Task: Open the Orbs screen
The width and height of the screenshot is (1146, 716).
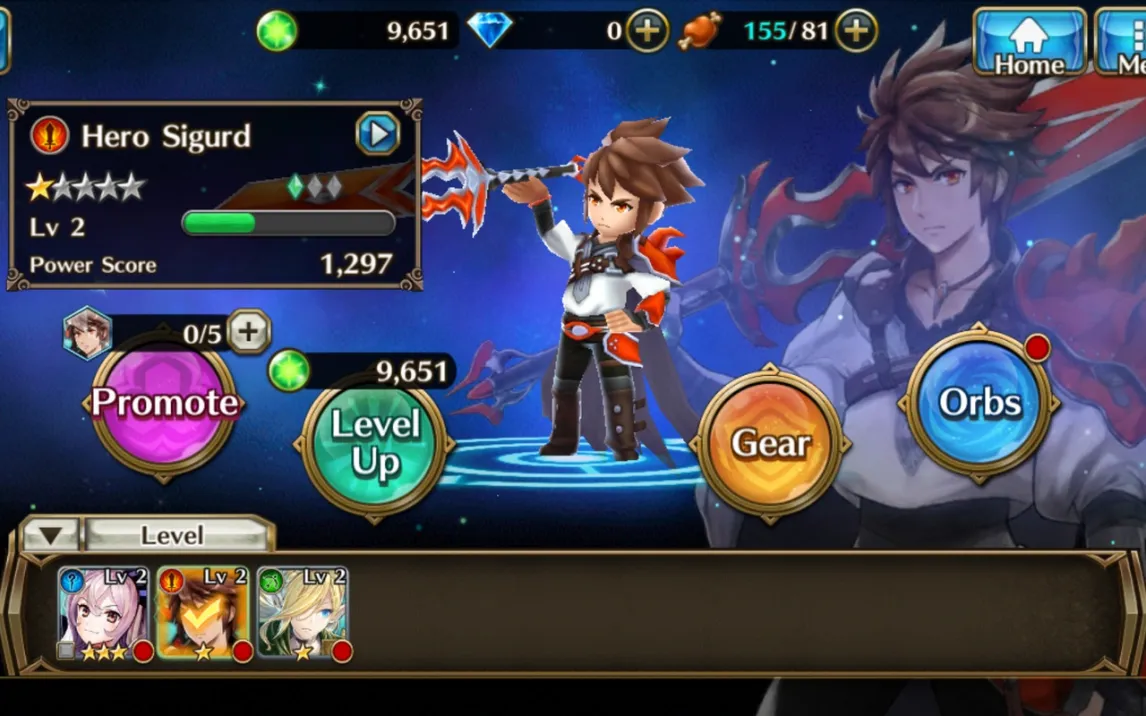Action: pos(979,403)
